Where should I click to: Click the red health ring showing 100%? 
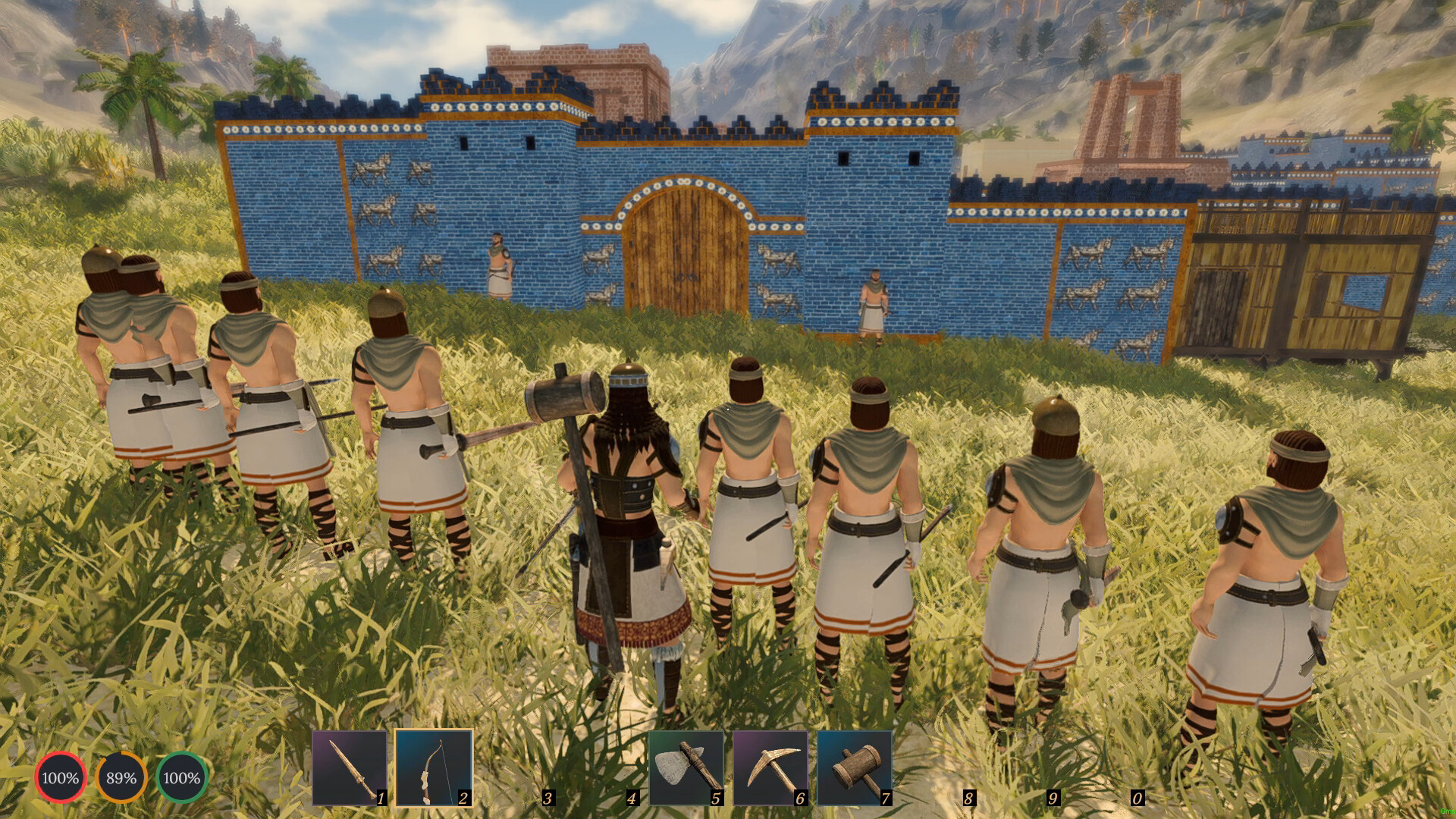pos(61,777)
